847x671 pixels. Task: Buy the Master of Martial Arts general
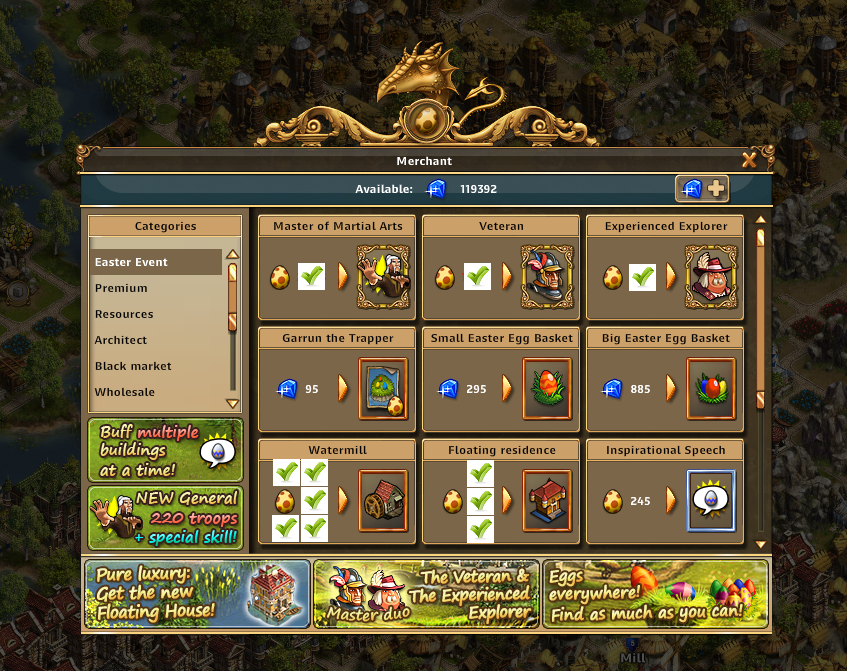[x=383, y=276]
